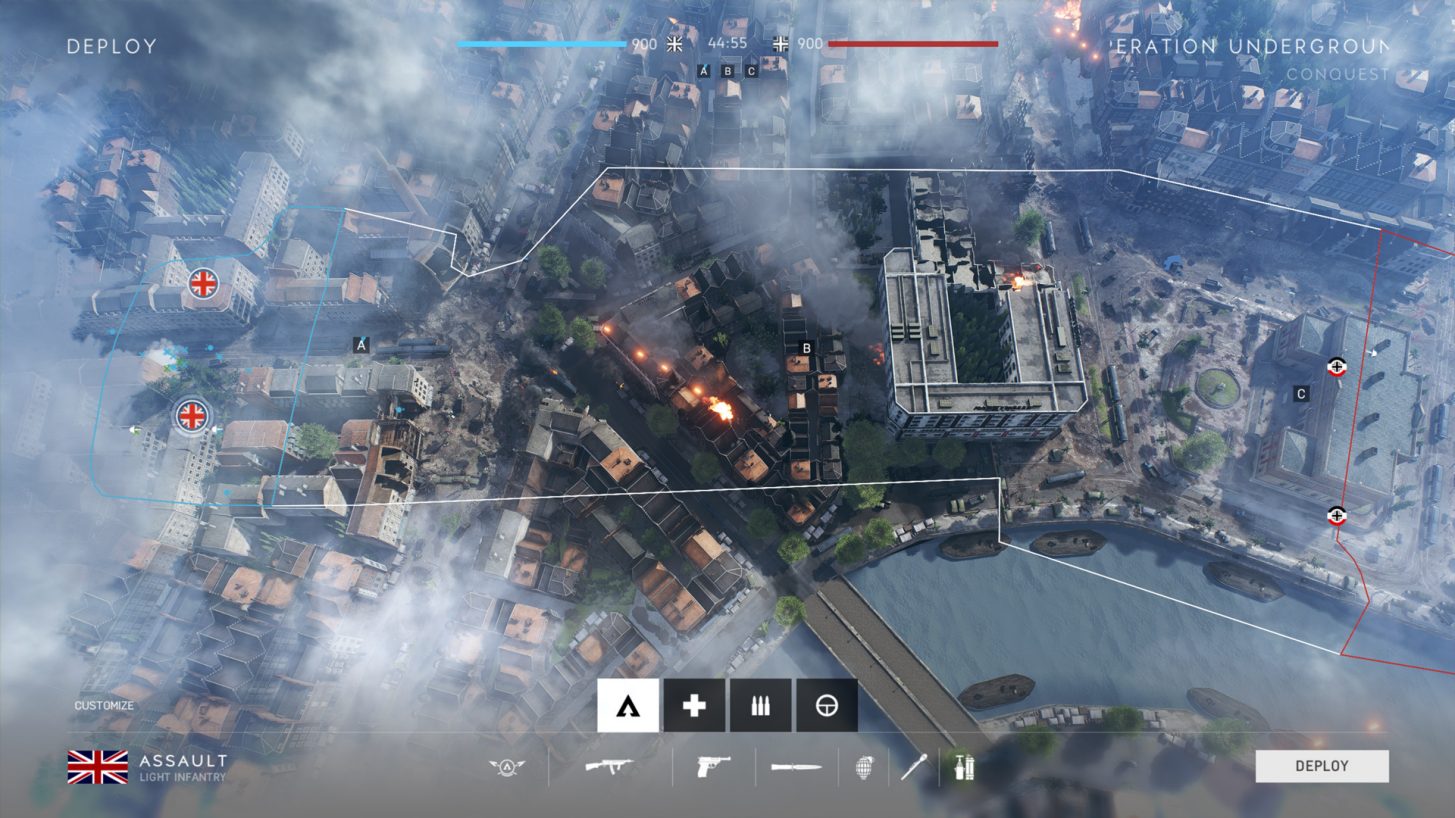Switch to the Support class tab
Screen dimensions: 1455x818
click(761, 705)
